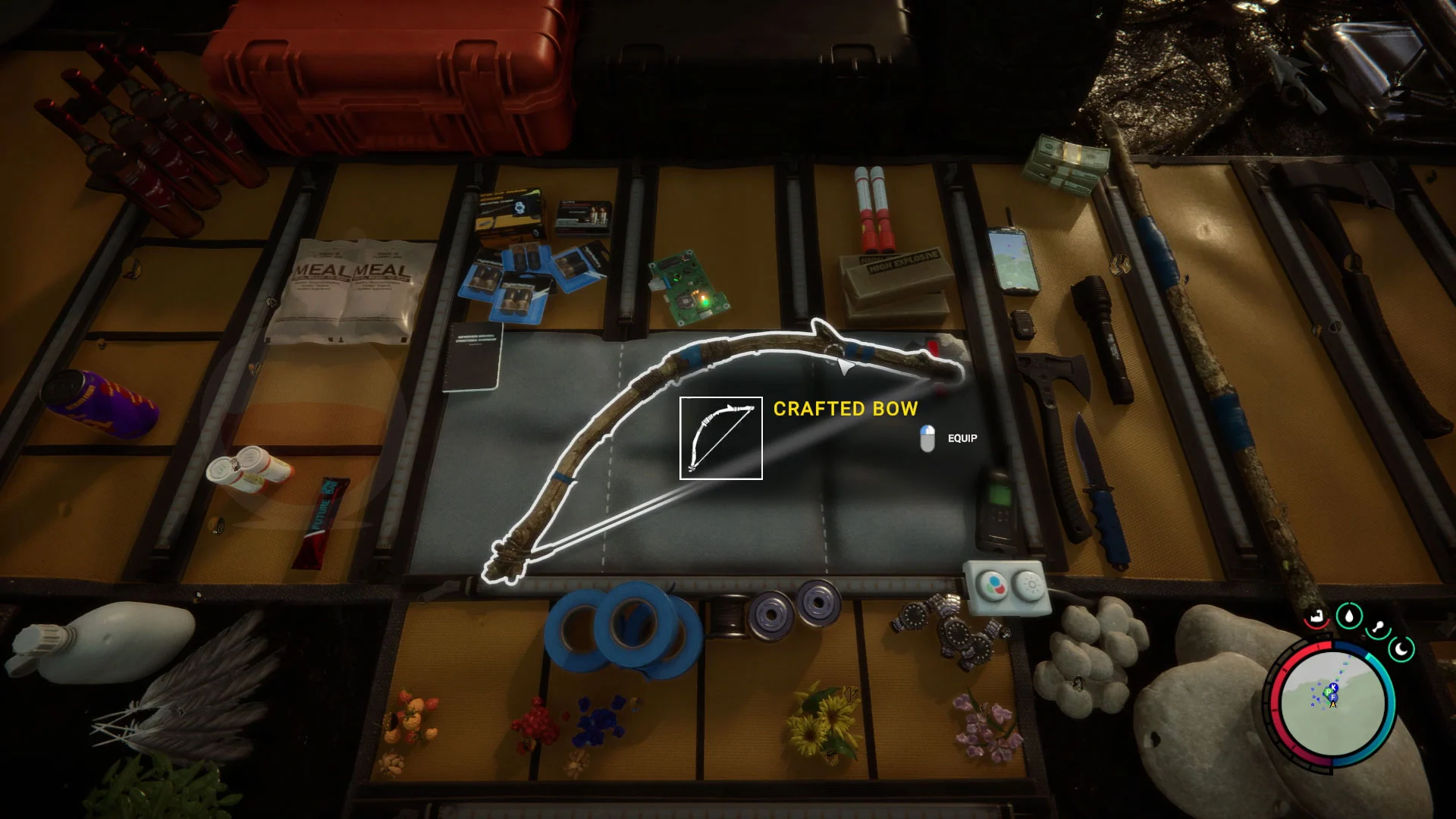The width and height of the screenshot is (1456, 819).
Task: Click the hydration water drop indicator
Action: point(1350,617)
